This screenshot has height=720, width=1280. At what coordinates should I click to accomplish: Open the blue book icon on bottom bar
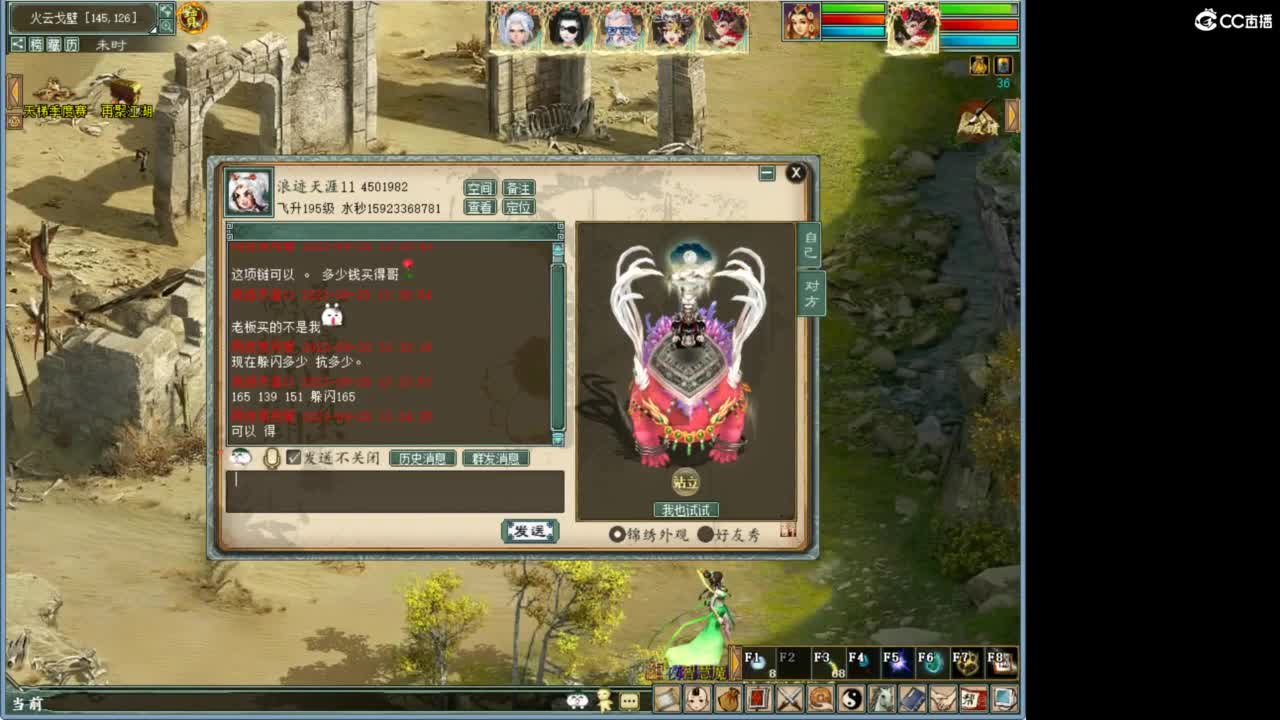[910, 700]
